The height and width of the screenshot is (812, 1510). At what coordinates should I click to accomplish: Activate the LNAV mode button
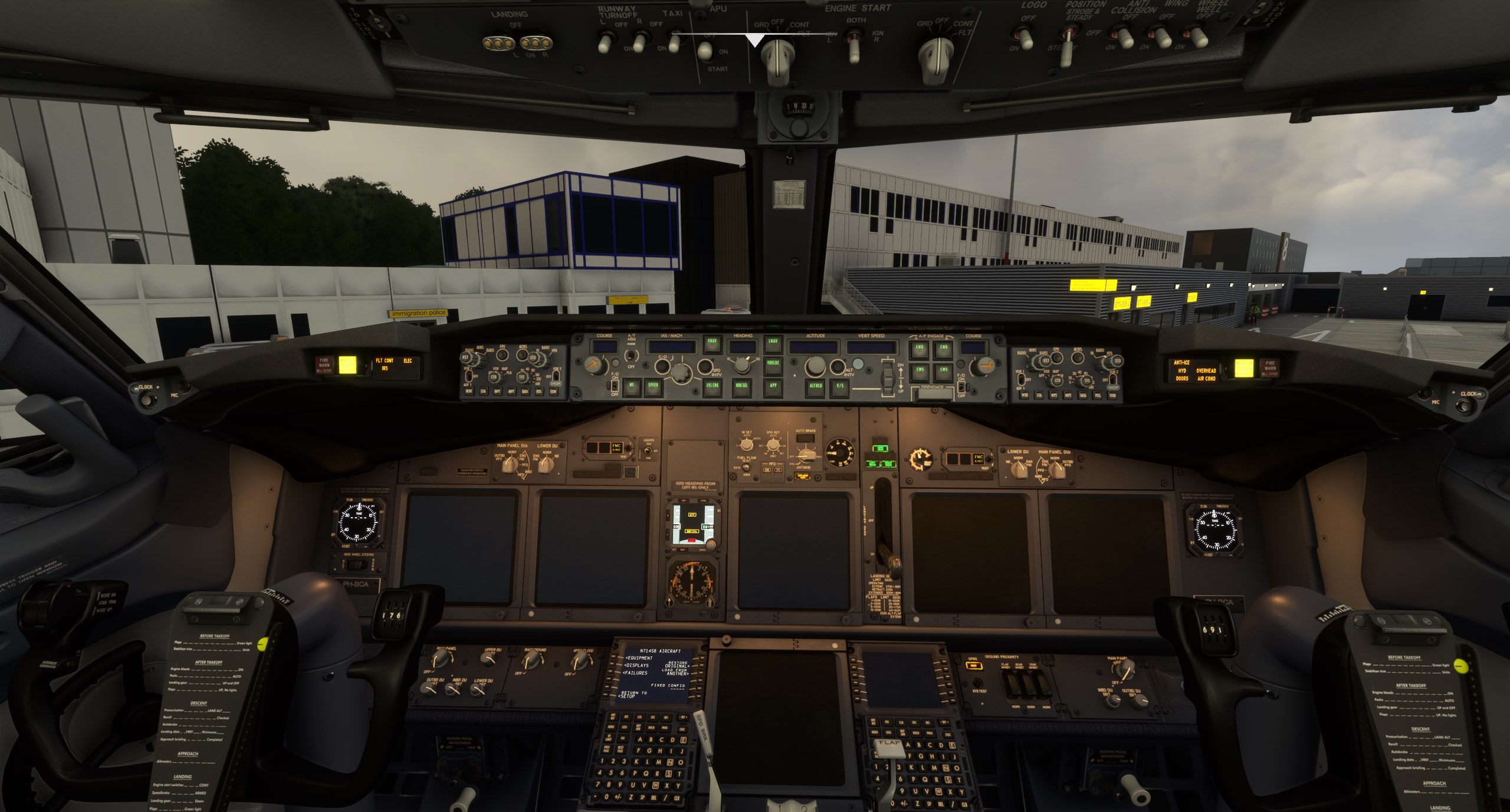click(772, 343)
